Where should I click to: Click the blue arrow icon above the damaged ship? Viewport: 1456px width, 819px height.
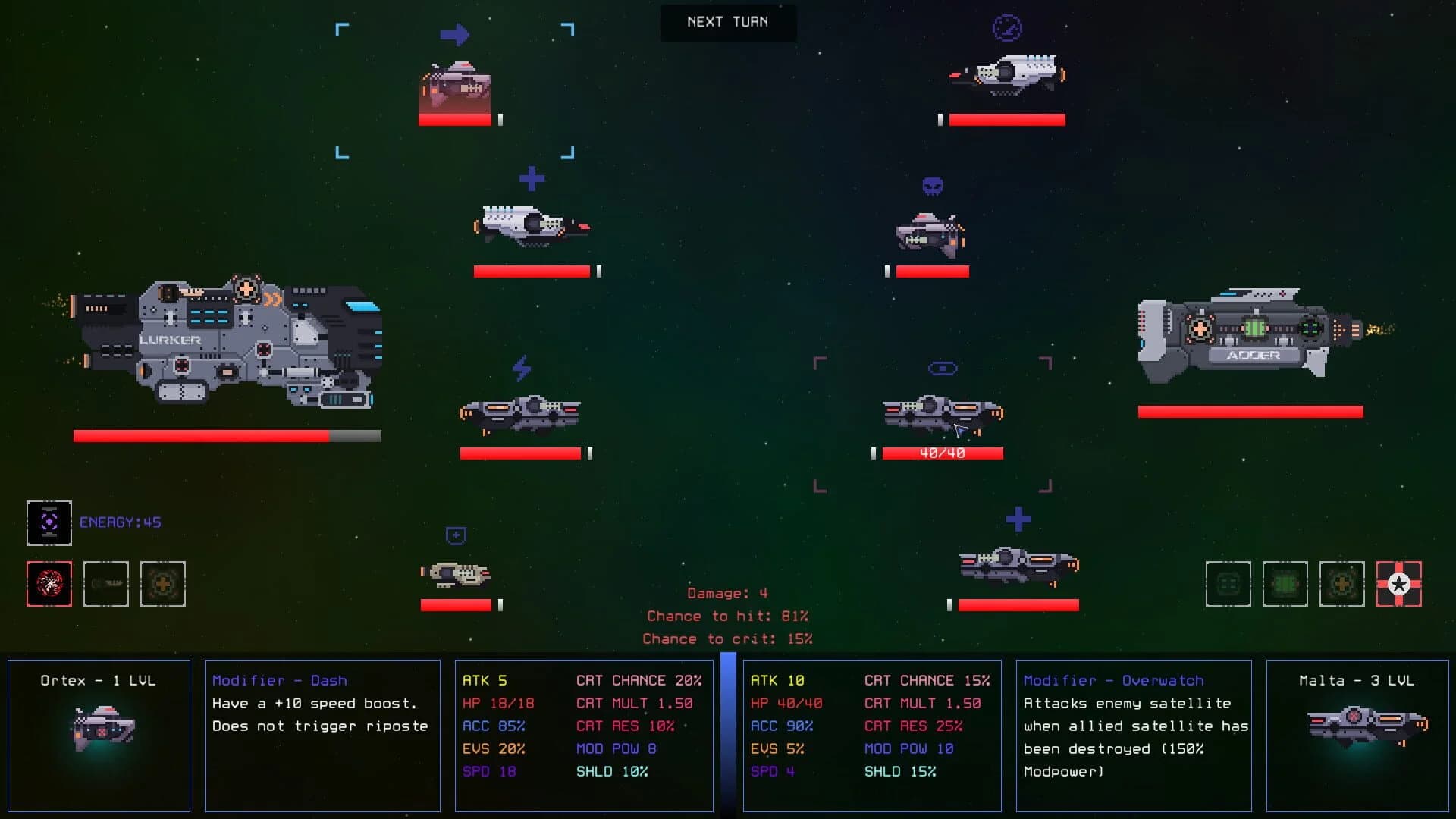point(455,34)
